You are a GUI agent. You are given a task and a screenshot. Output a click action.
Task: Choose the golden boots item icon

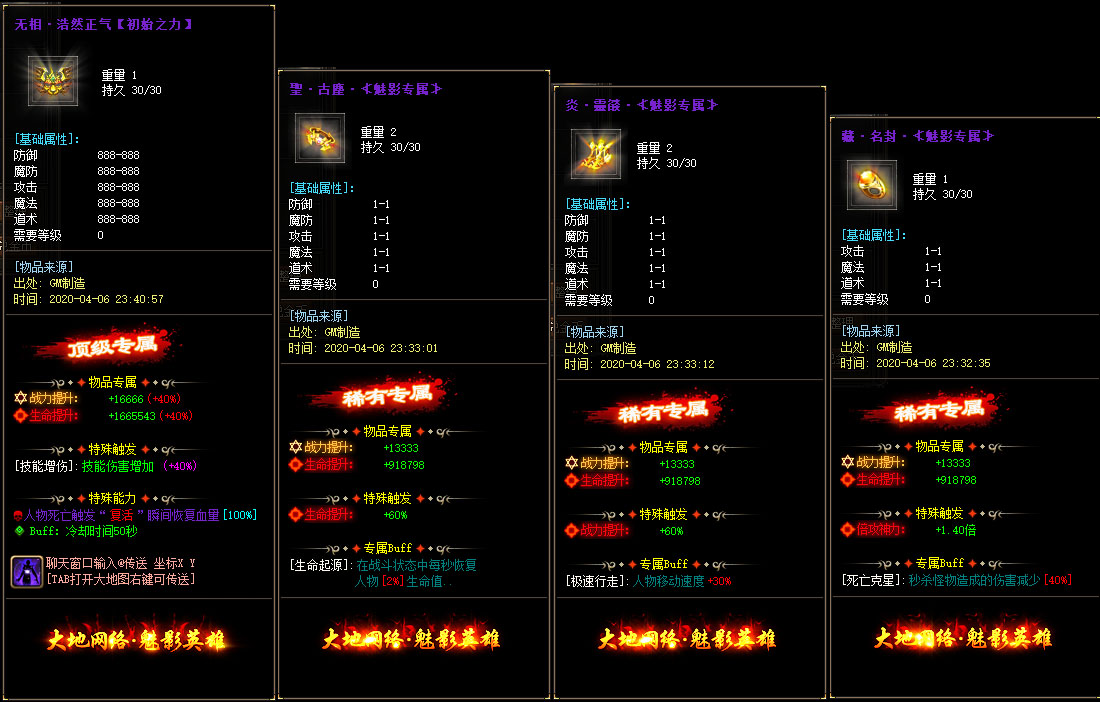[596, 154]
